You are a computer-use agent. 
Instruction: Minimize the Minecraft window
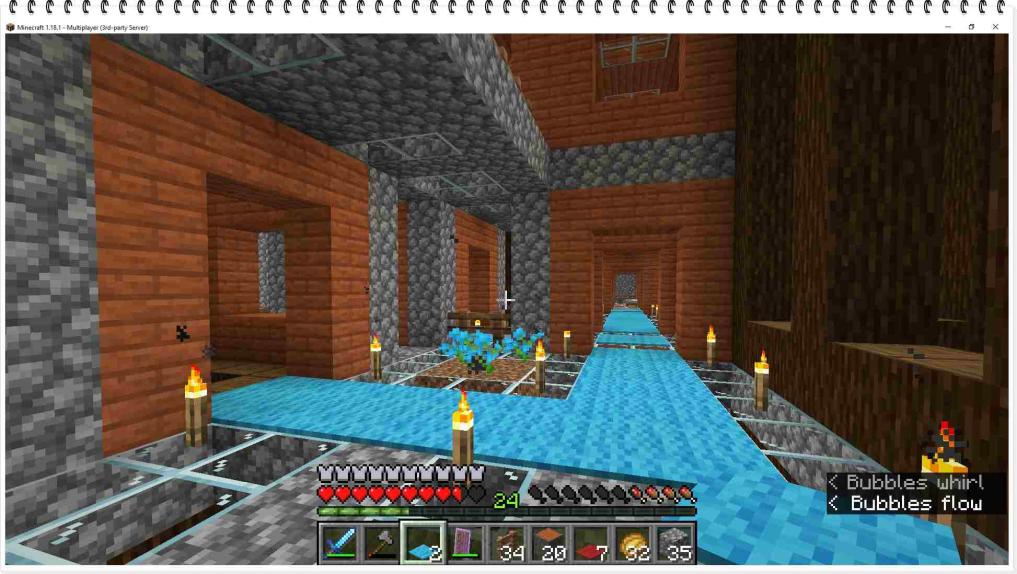point(947,27)
